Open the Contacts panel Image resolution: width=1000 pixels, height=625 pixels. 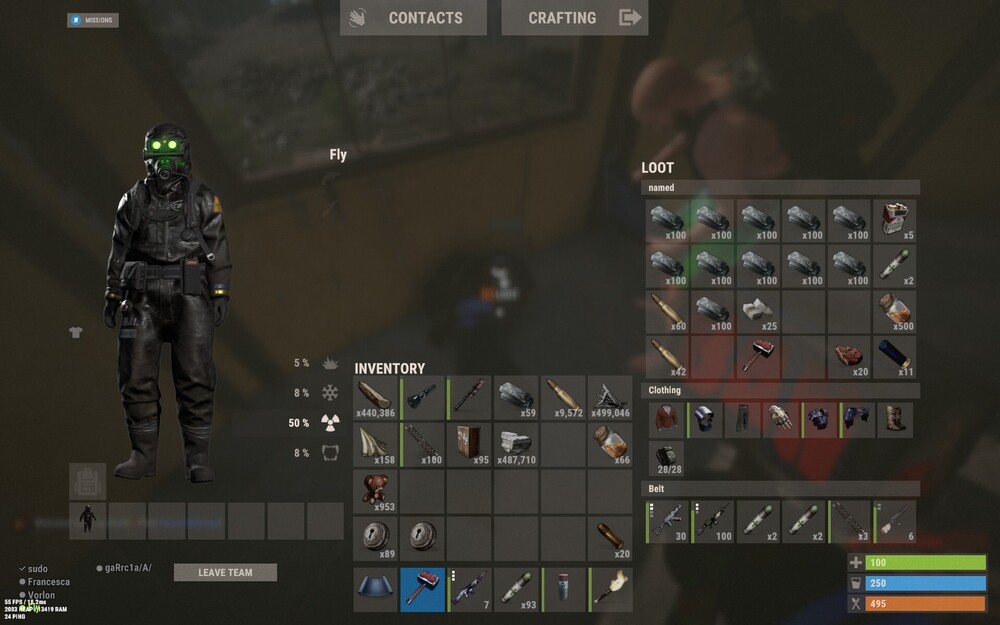(413, 18)
